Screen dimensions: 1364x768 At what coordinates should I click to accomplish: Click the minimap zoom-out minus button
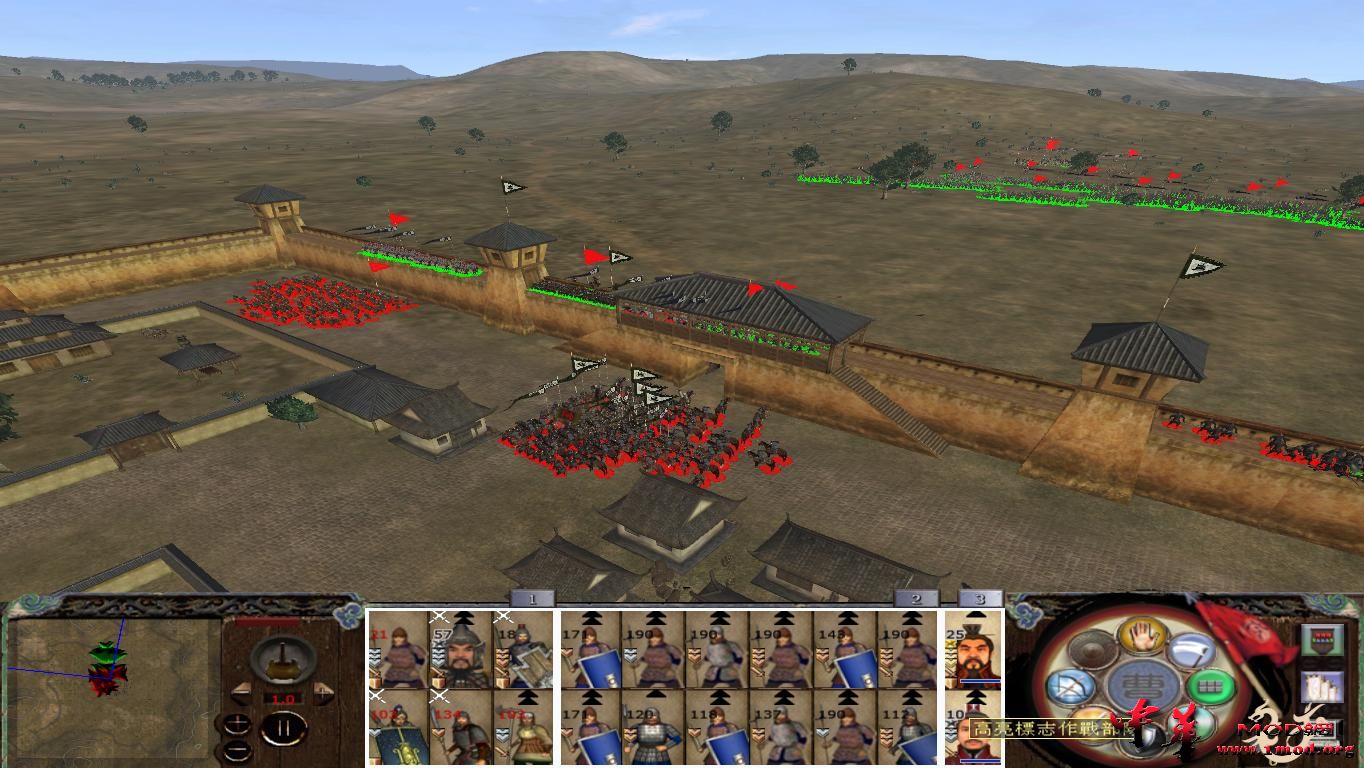237,750
